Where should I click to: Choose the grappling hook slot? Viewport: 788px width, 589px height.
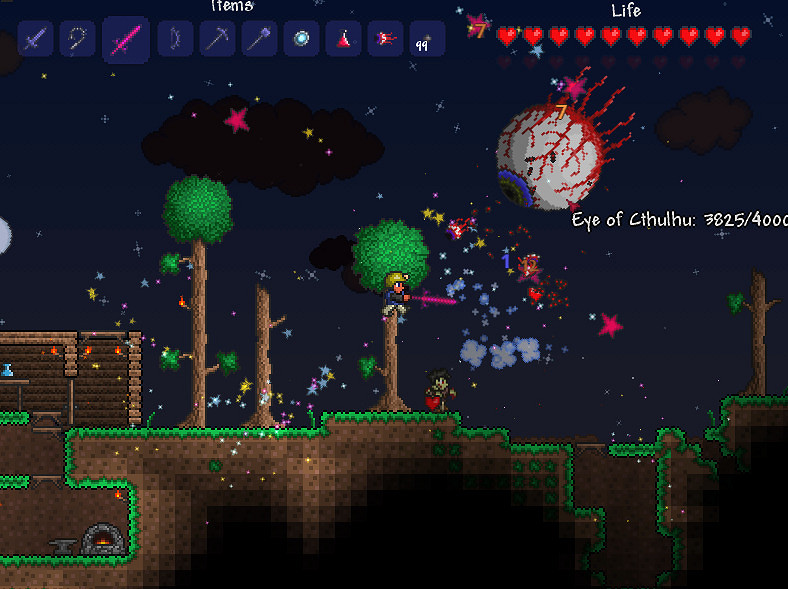click(x=77, y=40)
